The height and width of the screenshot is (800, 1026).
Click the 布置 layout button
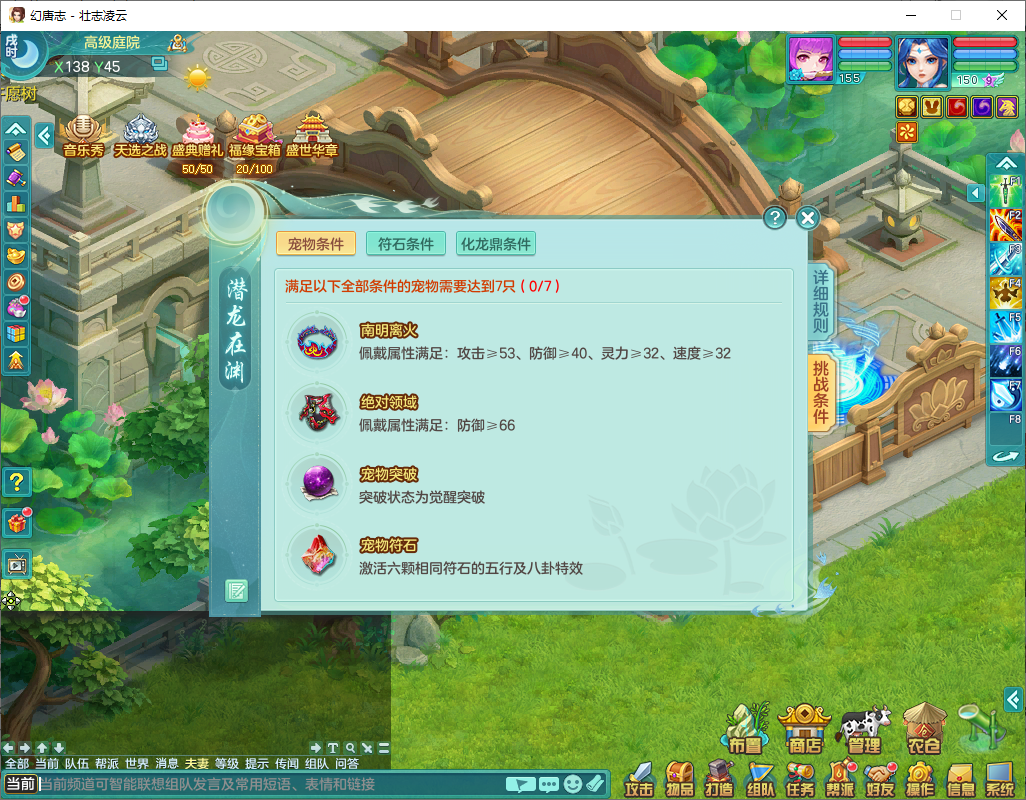click(x=745, y=727)
